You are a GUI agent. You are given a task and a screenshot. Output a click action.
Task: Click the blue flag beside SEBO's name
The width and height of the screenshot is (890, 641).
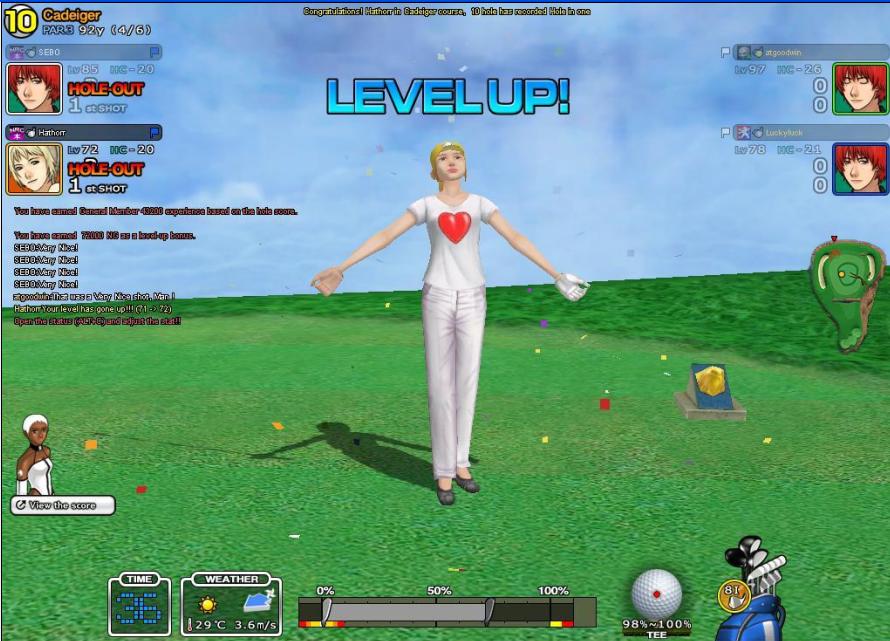[155, 51]
